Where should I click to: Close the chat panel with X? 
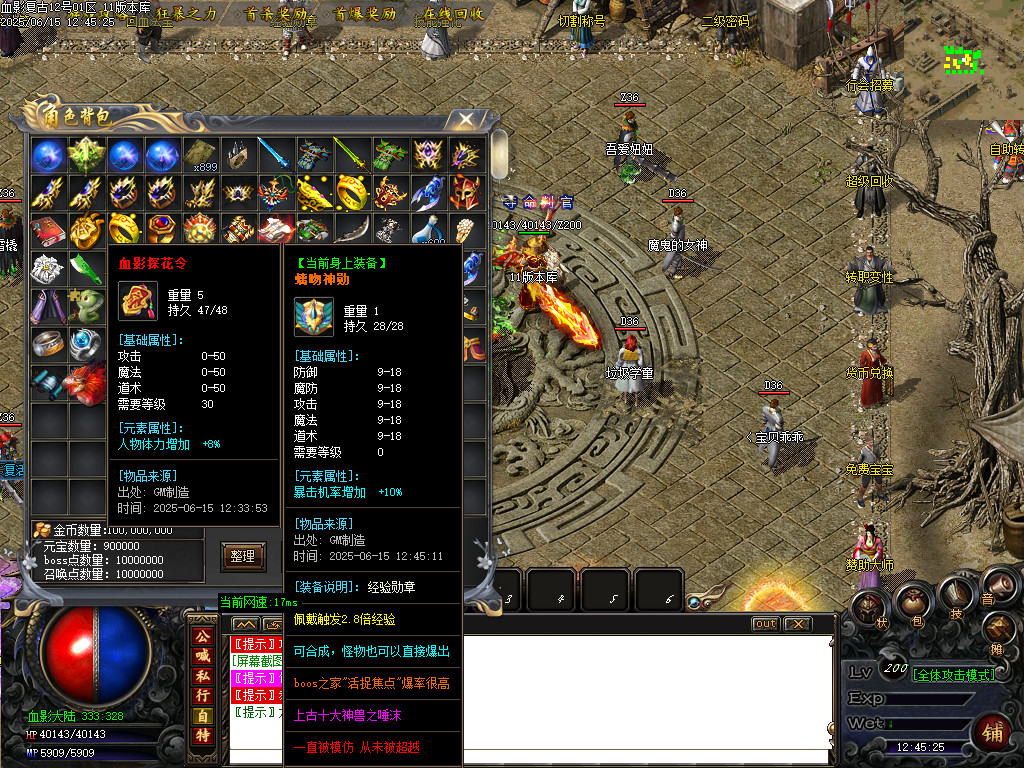[x=796, y=624]
